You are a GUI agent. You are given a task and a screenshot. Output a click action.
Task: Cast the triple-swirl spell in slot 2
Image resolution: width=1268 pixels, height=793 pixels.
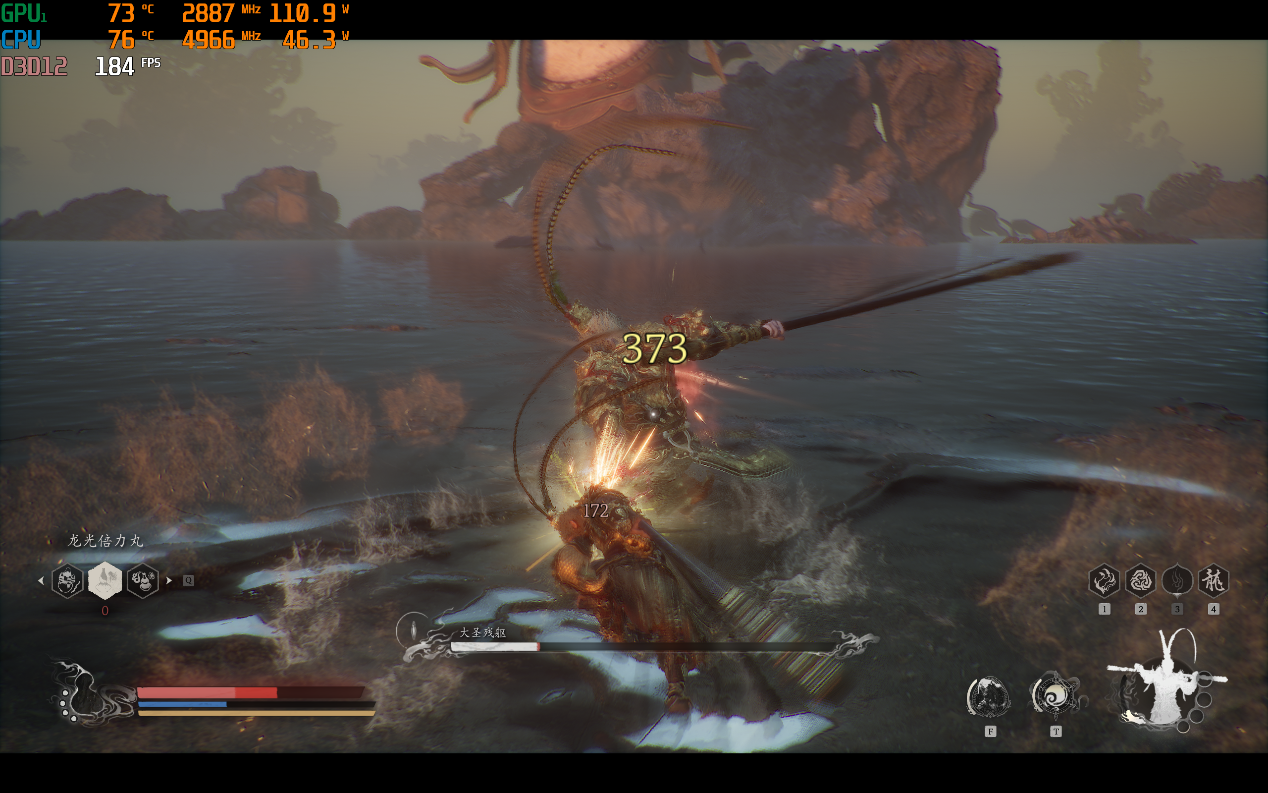(x=1140, y=581)
